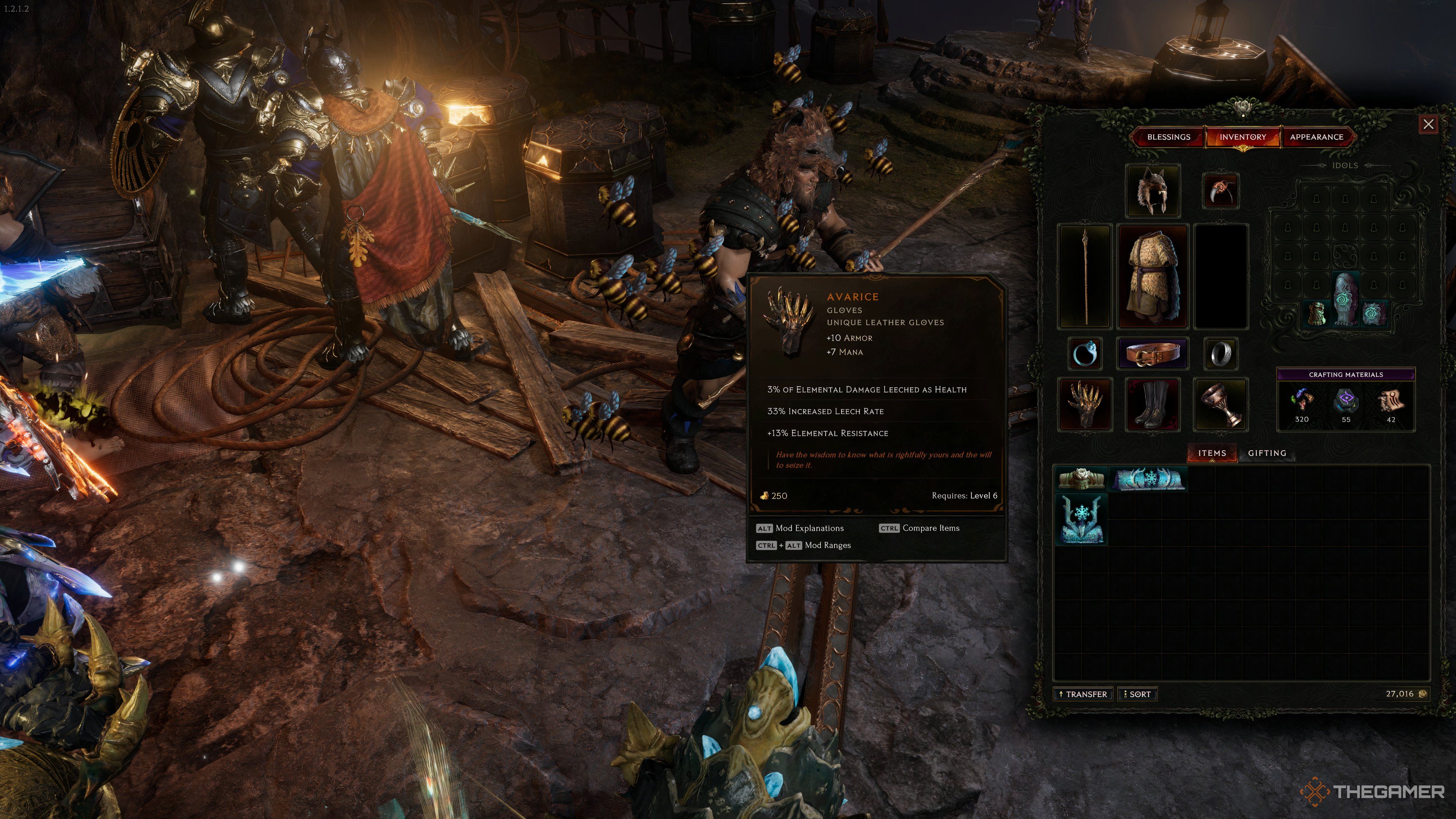Select the Avarice gloves slot
Image resolution: width=1456 pixels, height=819 pixels.
pos(1085,404)
